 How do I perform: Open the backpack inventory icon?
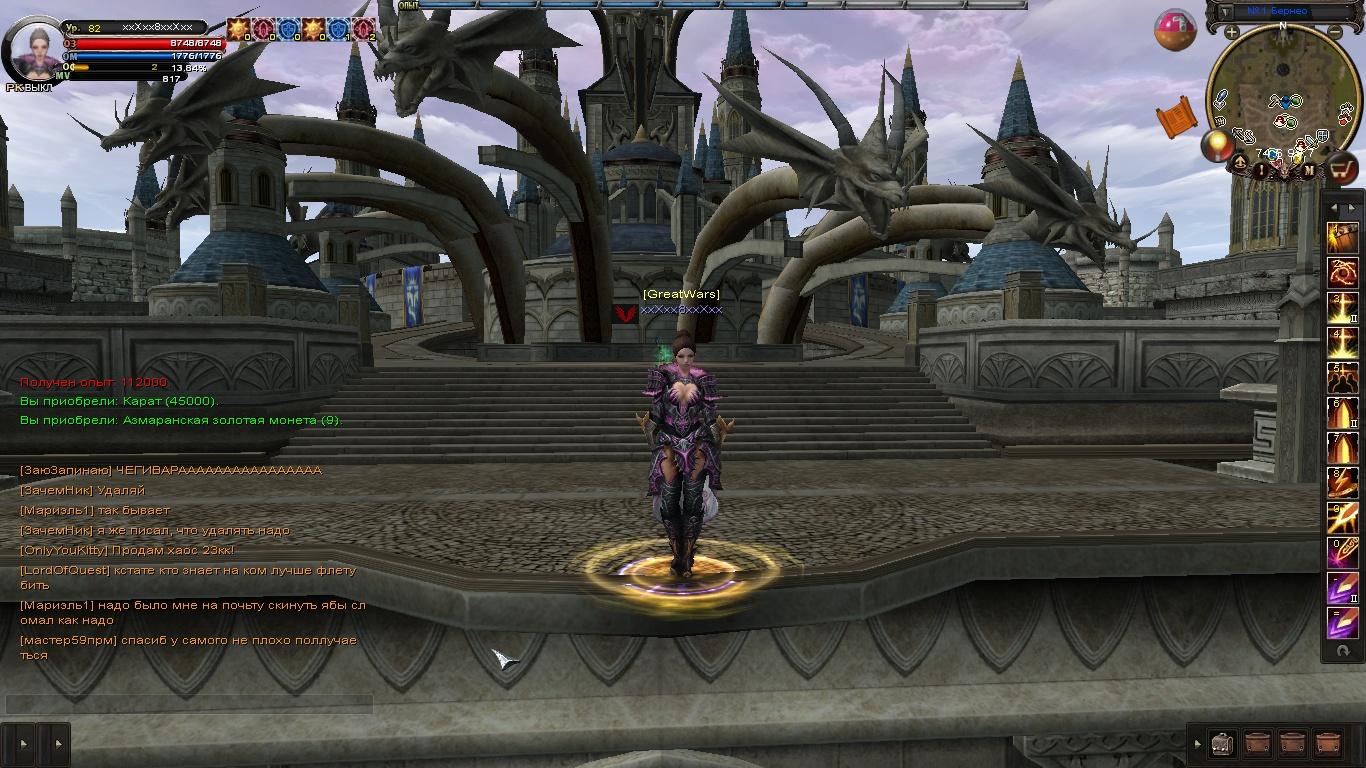[1222, 743]
